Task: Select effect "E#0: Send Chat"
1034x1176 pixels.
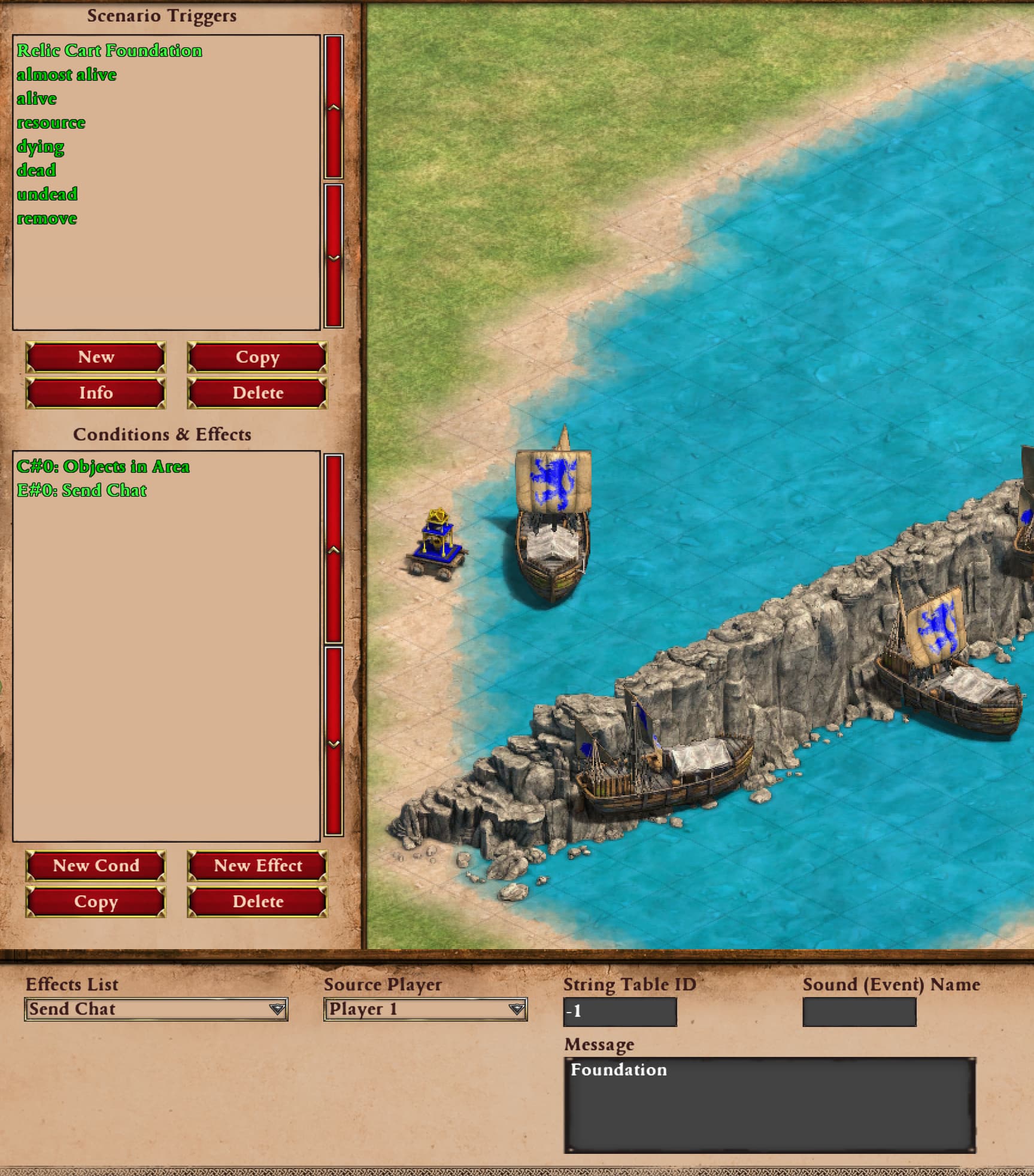Action: tap(81, 491)
